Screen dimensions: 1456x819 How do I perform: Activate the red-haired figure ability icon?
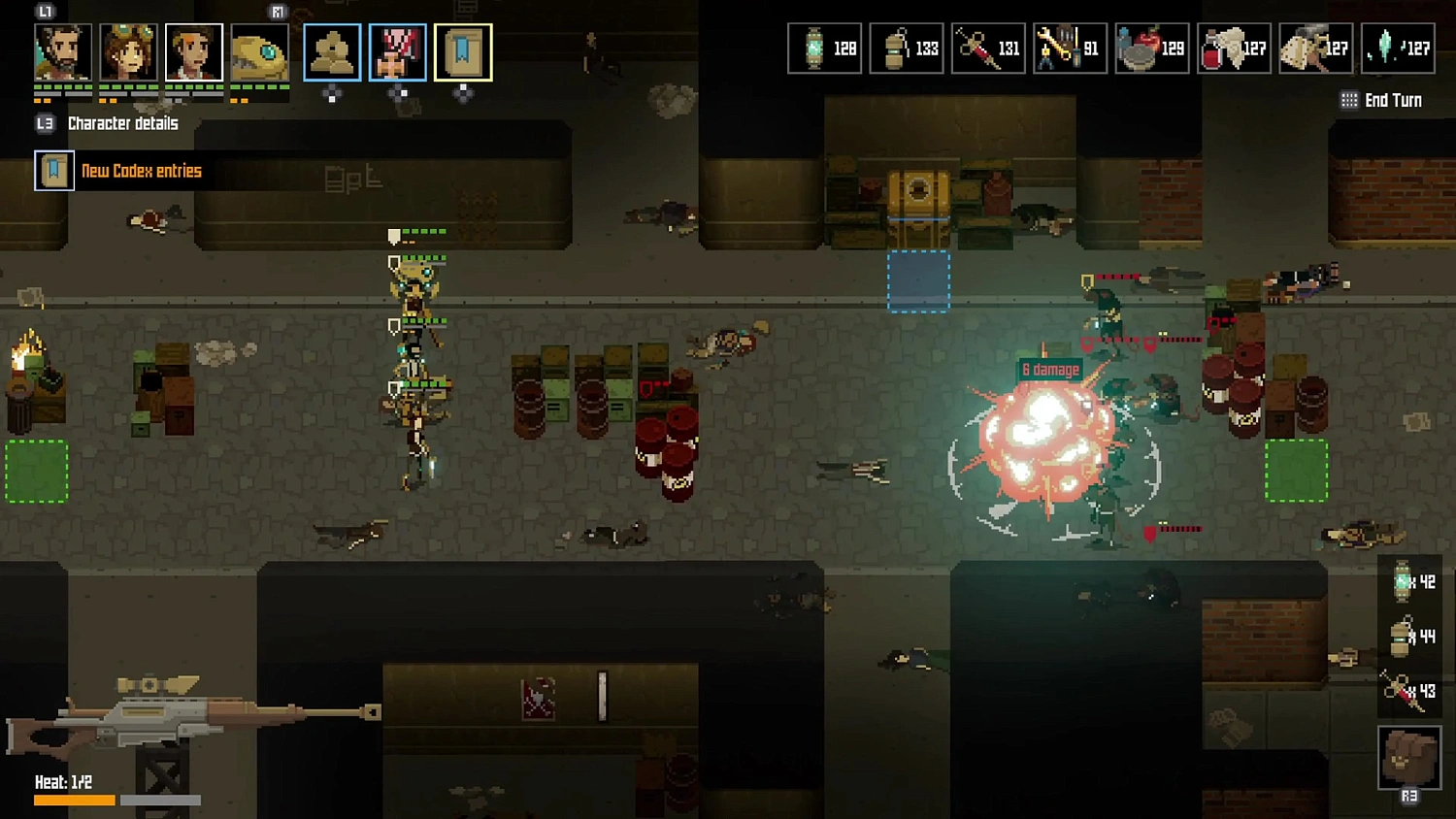(x=398, y=52)
